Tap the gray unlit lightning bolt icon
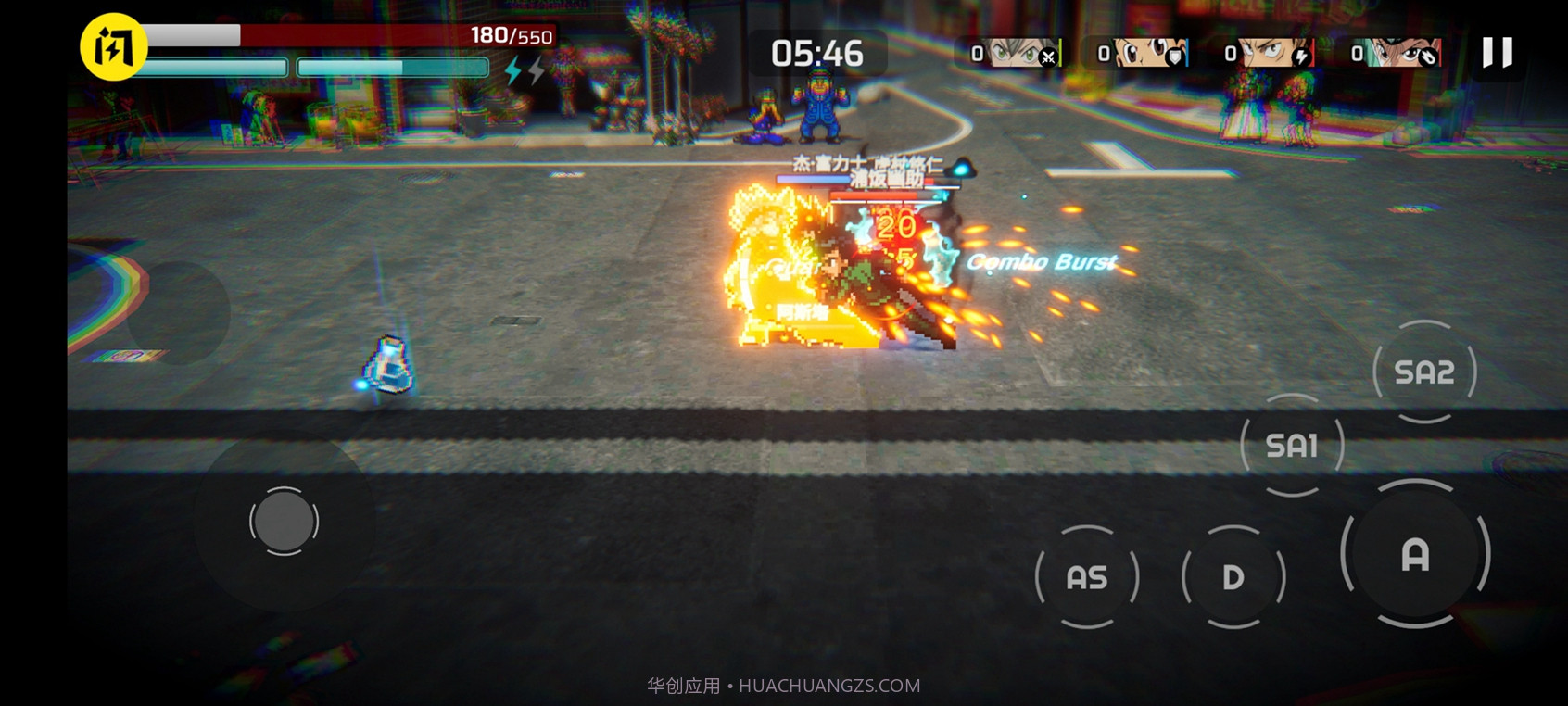1568x706 pixels. click(x=537, y=69)
